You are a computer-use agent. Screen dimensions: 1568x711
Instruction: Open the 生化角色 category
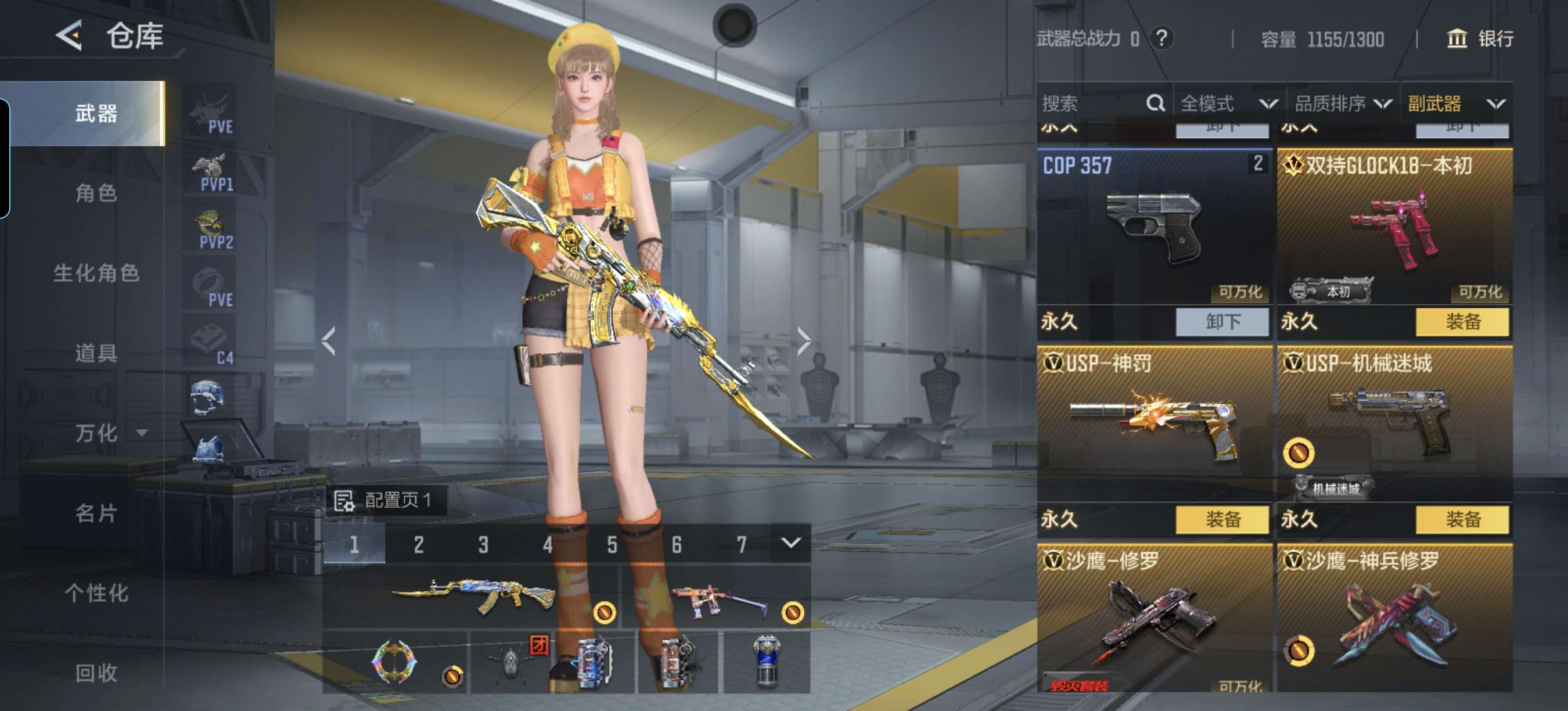pos(96,272)
